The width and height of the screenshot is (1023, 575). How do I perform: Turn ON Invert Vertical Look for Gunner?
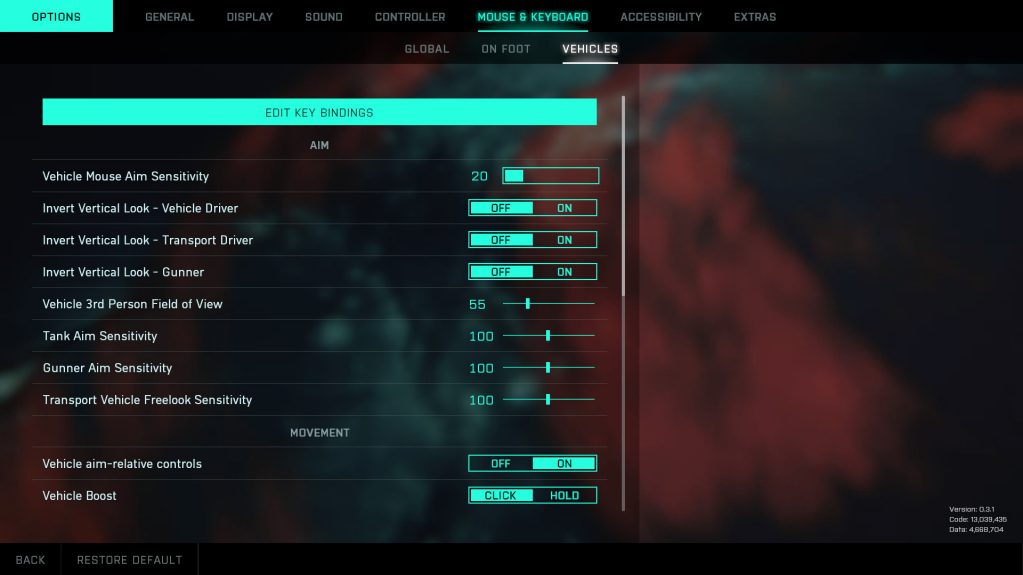pyautogui.click(x=565, y=272)
